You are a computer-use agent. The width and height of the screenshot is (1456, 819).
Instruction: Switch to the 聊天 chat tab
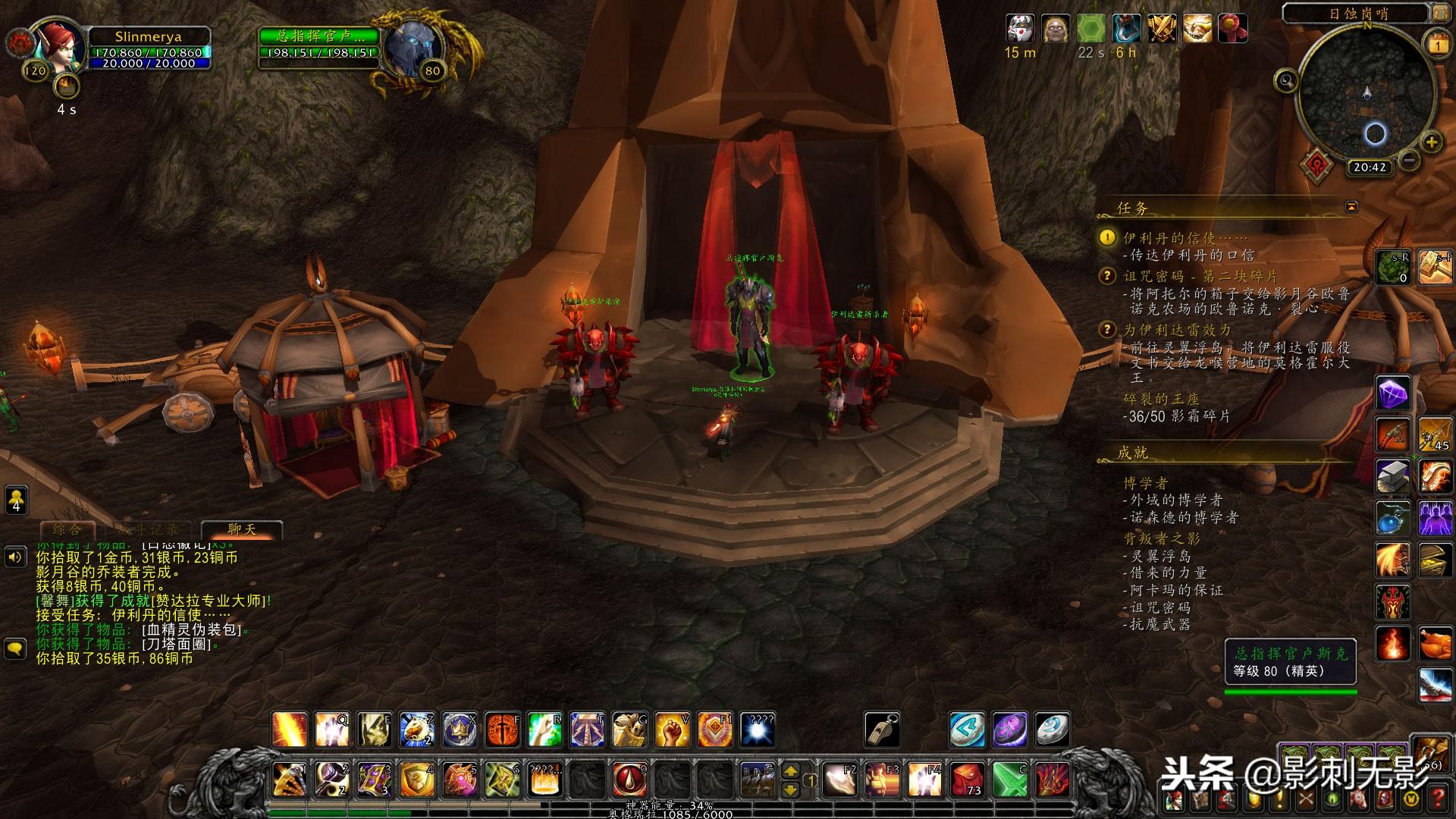point(242,529)
